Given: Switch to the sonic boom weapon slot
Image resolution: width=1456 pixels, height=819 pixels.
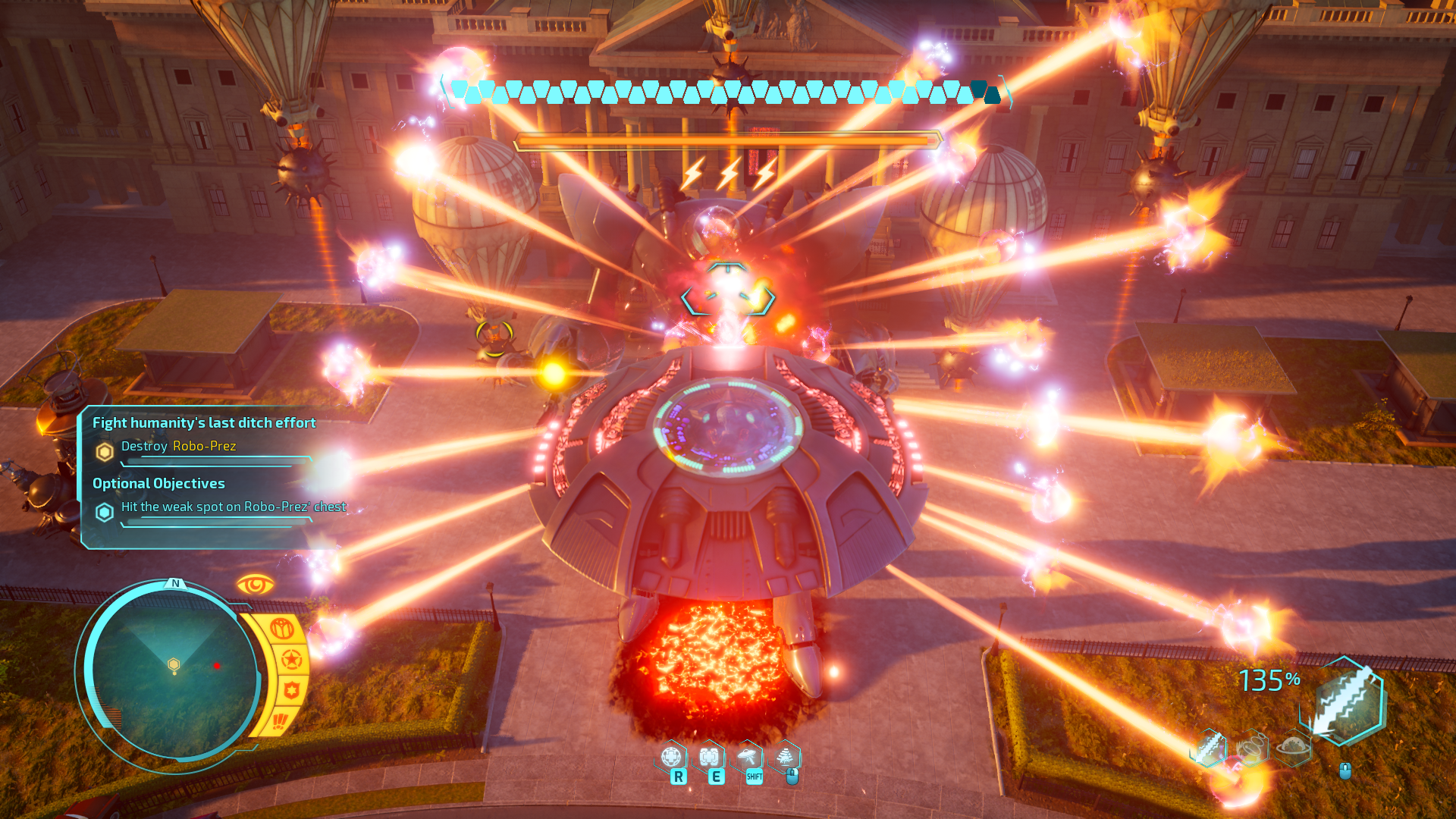Looking at the screenshot, I should pos(1251,748).
